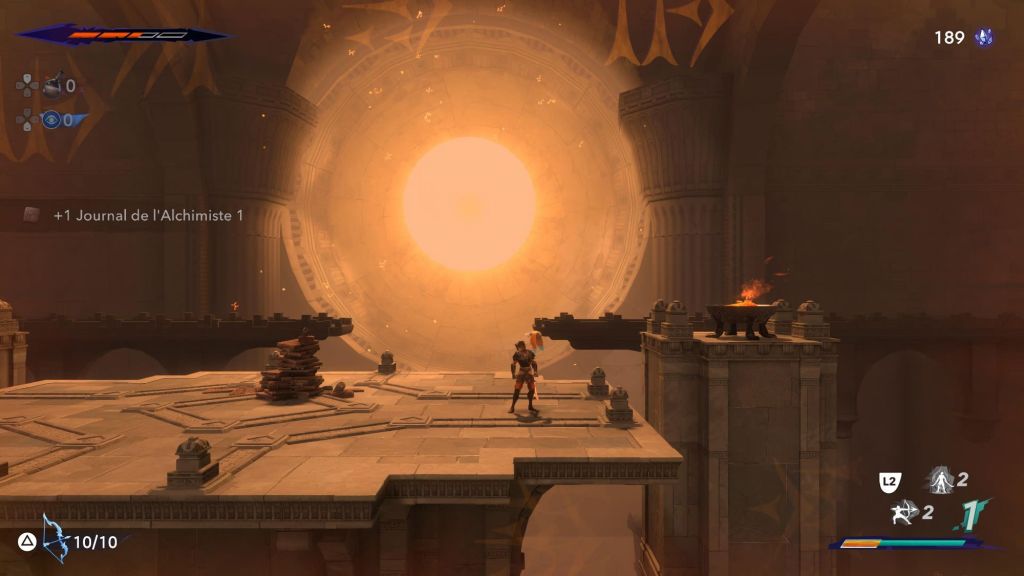This screenshot has height=576, width=1024.
Task: Activate the blue eye memory shard icon
Action: click(51, 120)
